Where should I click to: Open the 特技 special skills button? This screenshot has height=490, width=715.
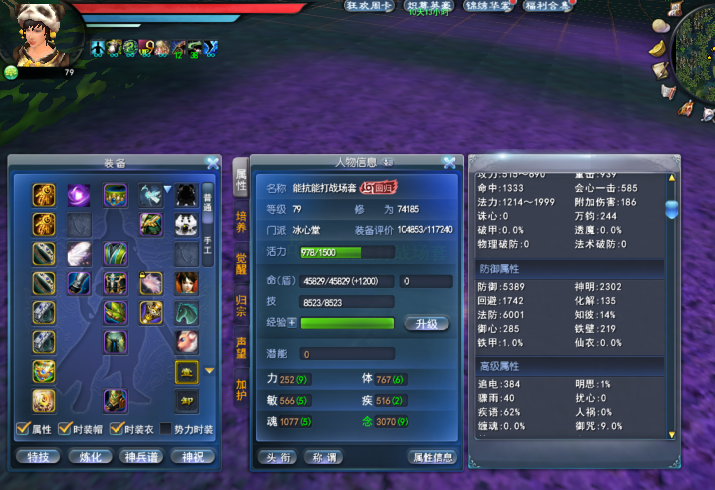39,457
